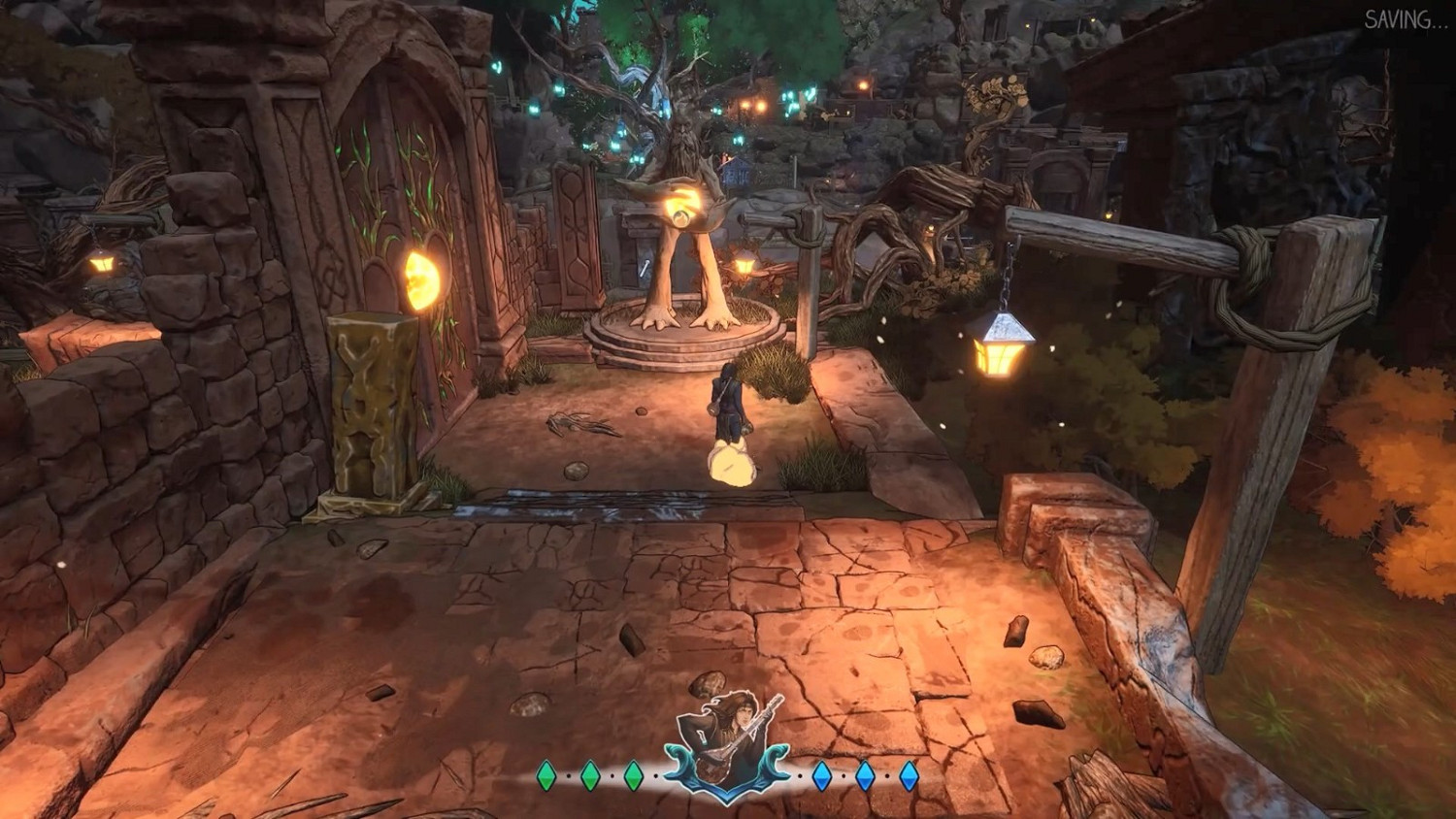
Task: Click the first blue gem right of portrait
Action: click(821, 774)
